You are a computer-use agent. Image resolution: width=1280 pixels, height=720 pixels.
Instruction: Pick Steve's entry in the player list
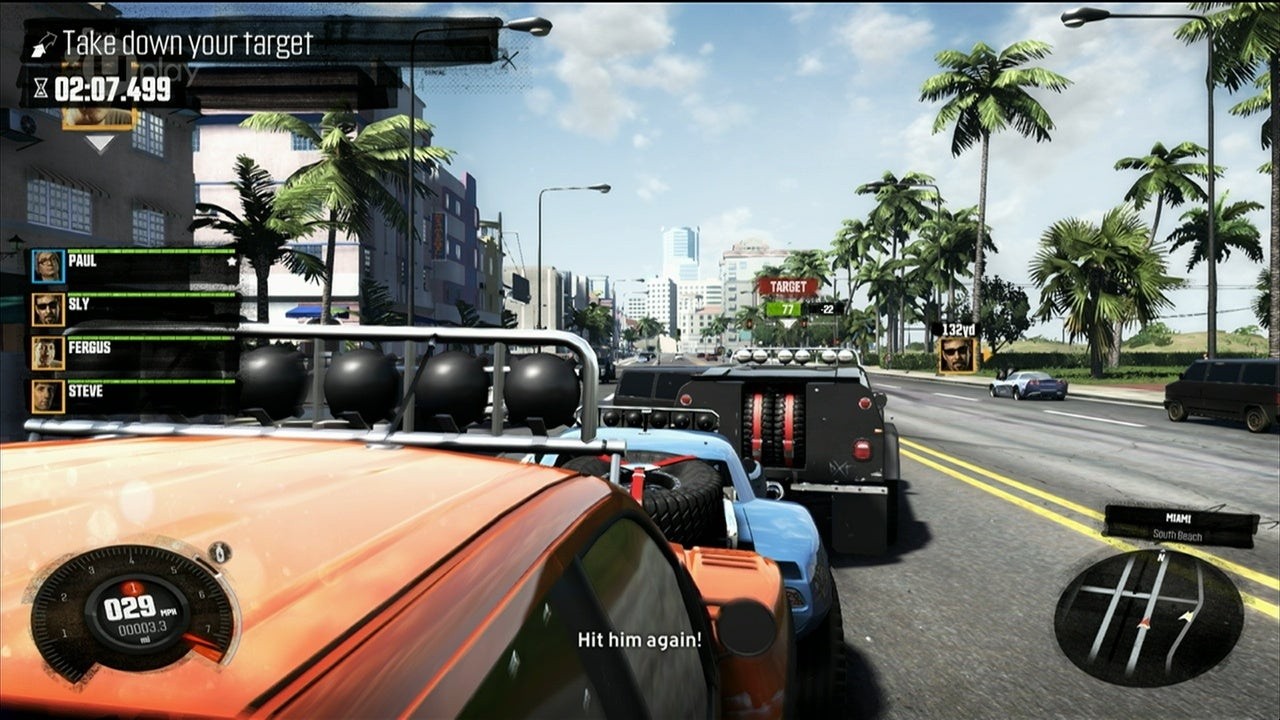point(134,395)
